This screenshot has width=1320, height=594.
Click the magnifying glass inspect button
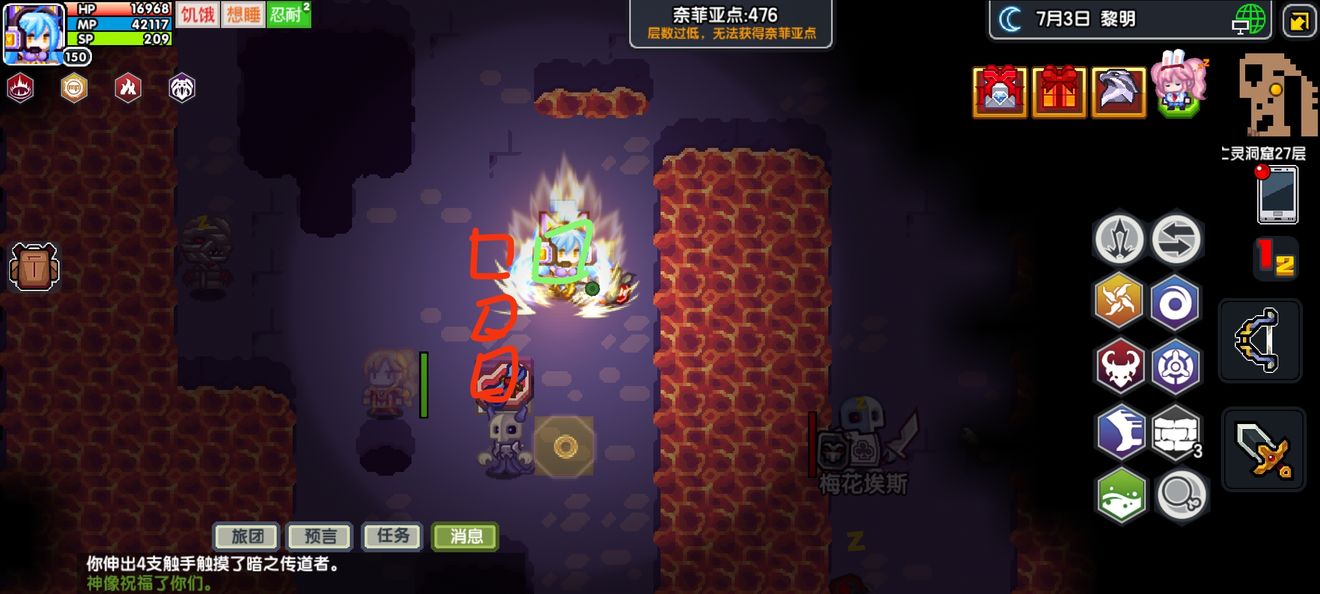[x=1178, y=495]
